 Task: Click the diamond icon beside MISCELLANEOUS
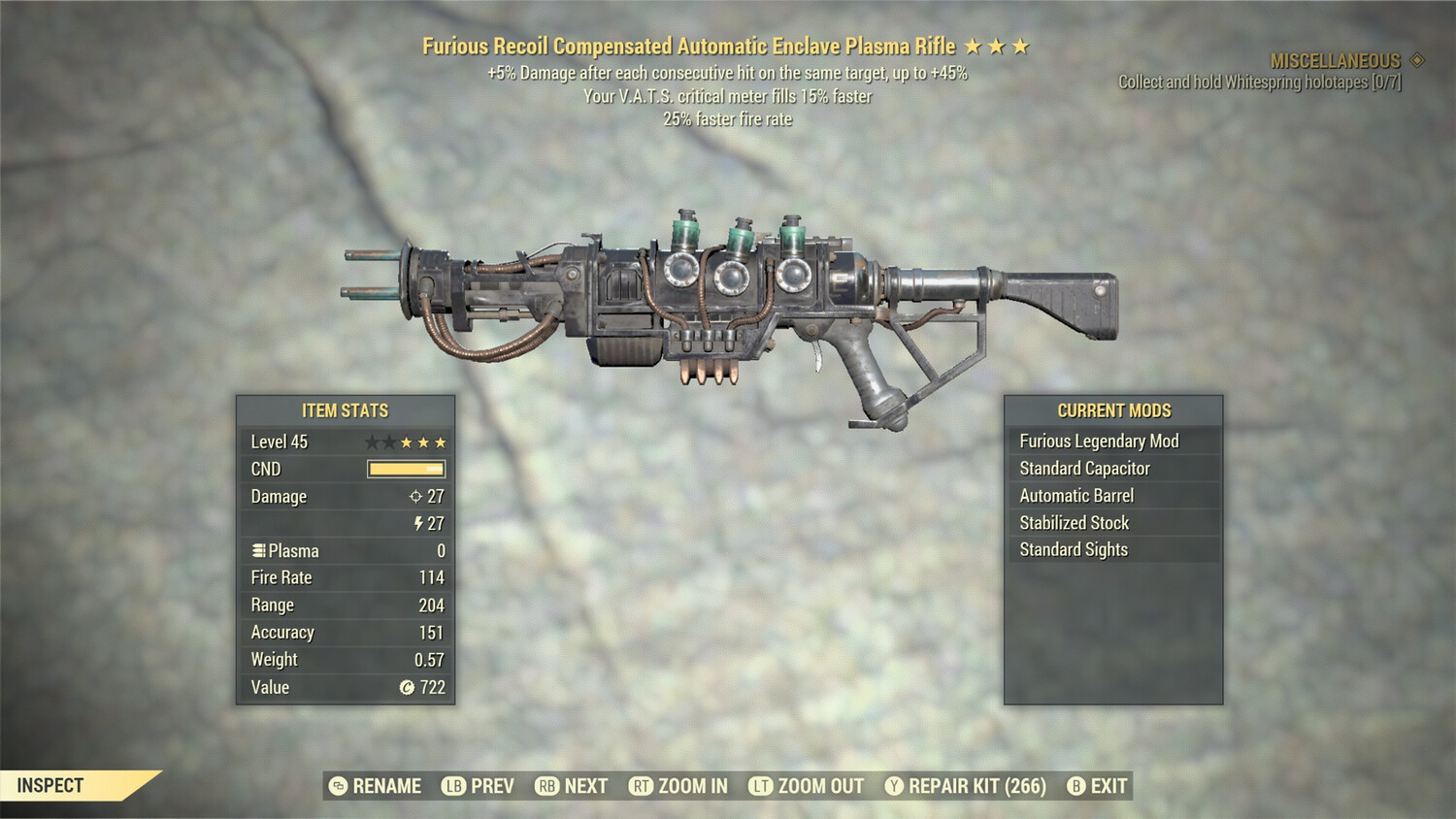[1417, 59]
